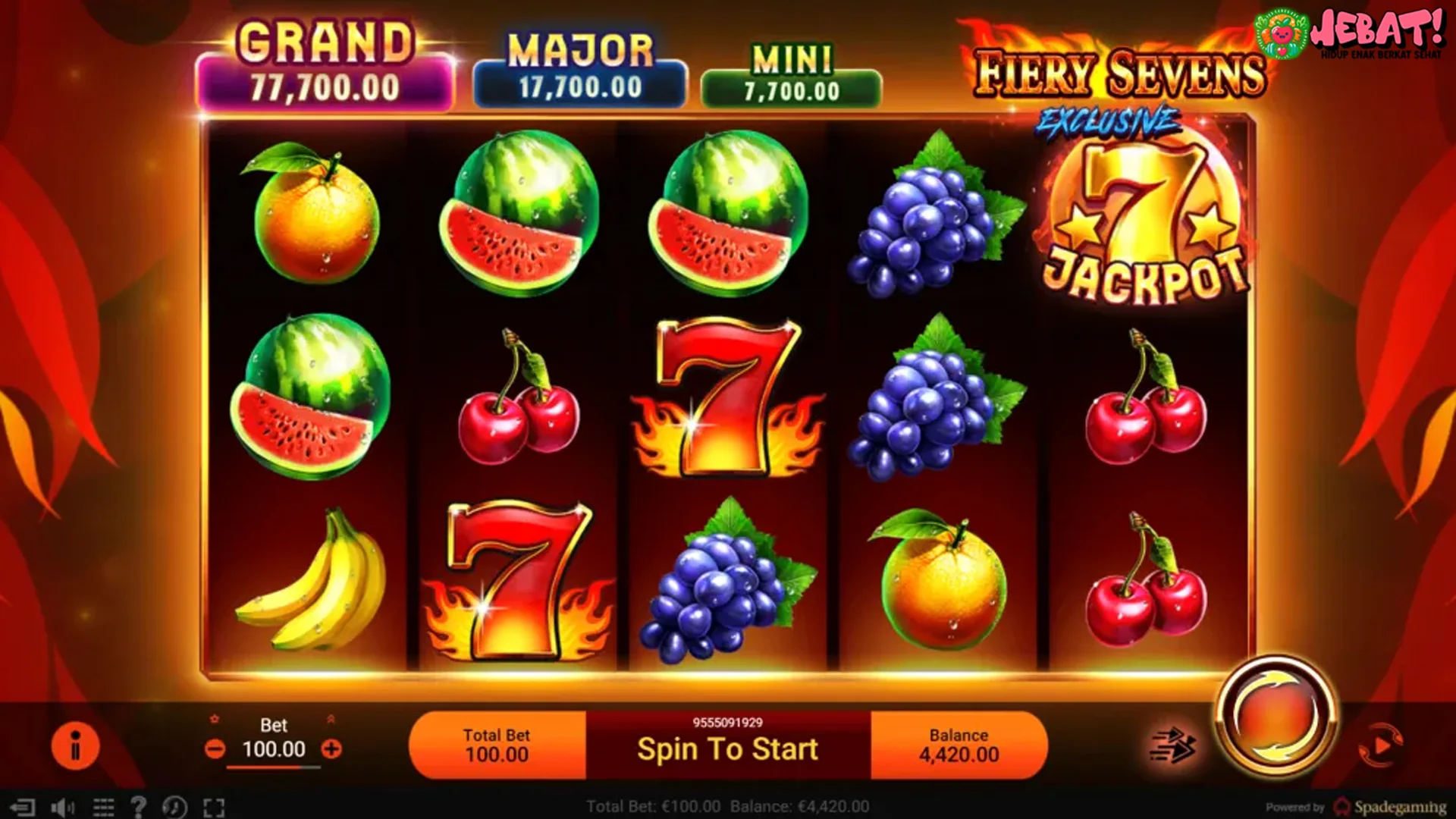Image resolution: width=1456 pixels, height=819 pixels.
Task: Spin the reels with the round button
Action: [1277, 717]
